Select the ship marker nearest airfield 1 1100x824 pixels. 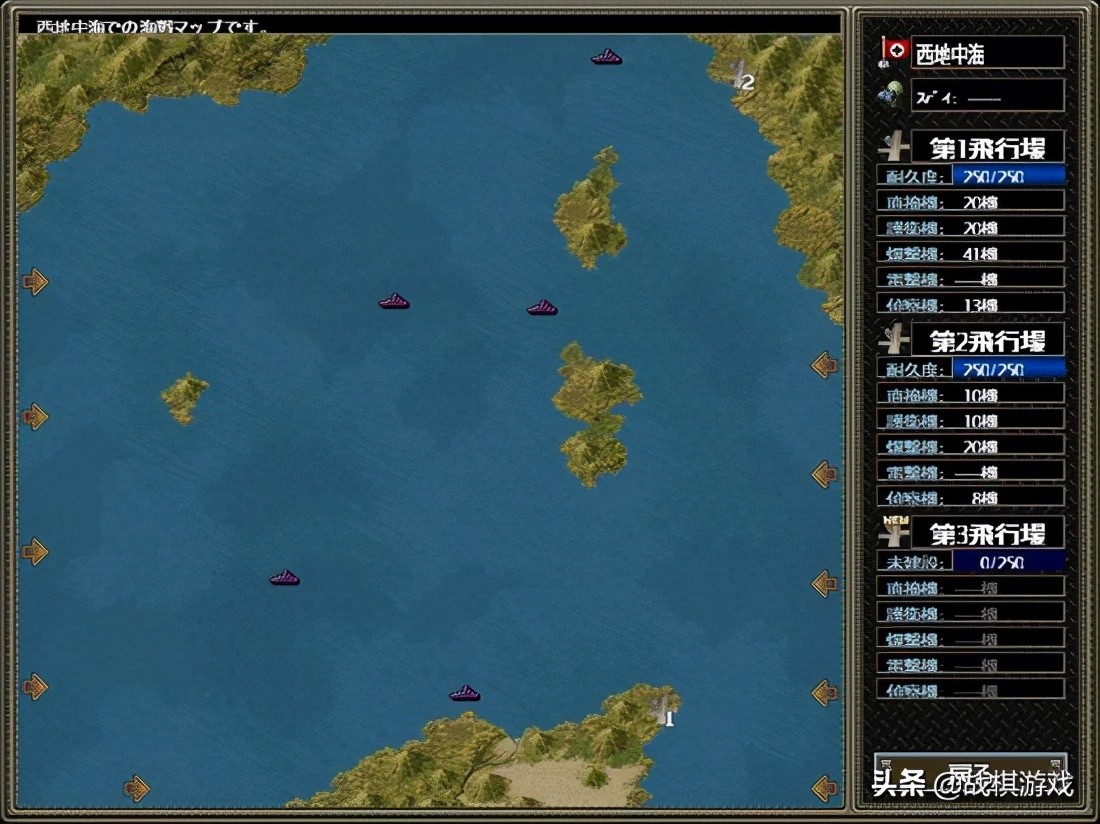coord(464,693)
